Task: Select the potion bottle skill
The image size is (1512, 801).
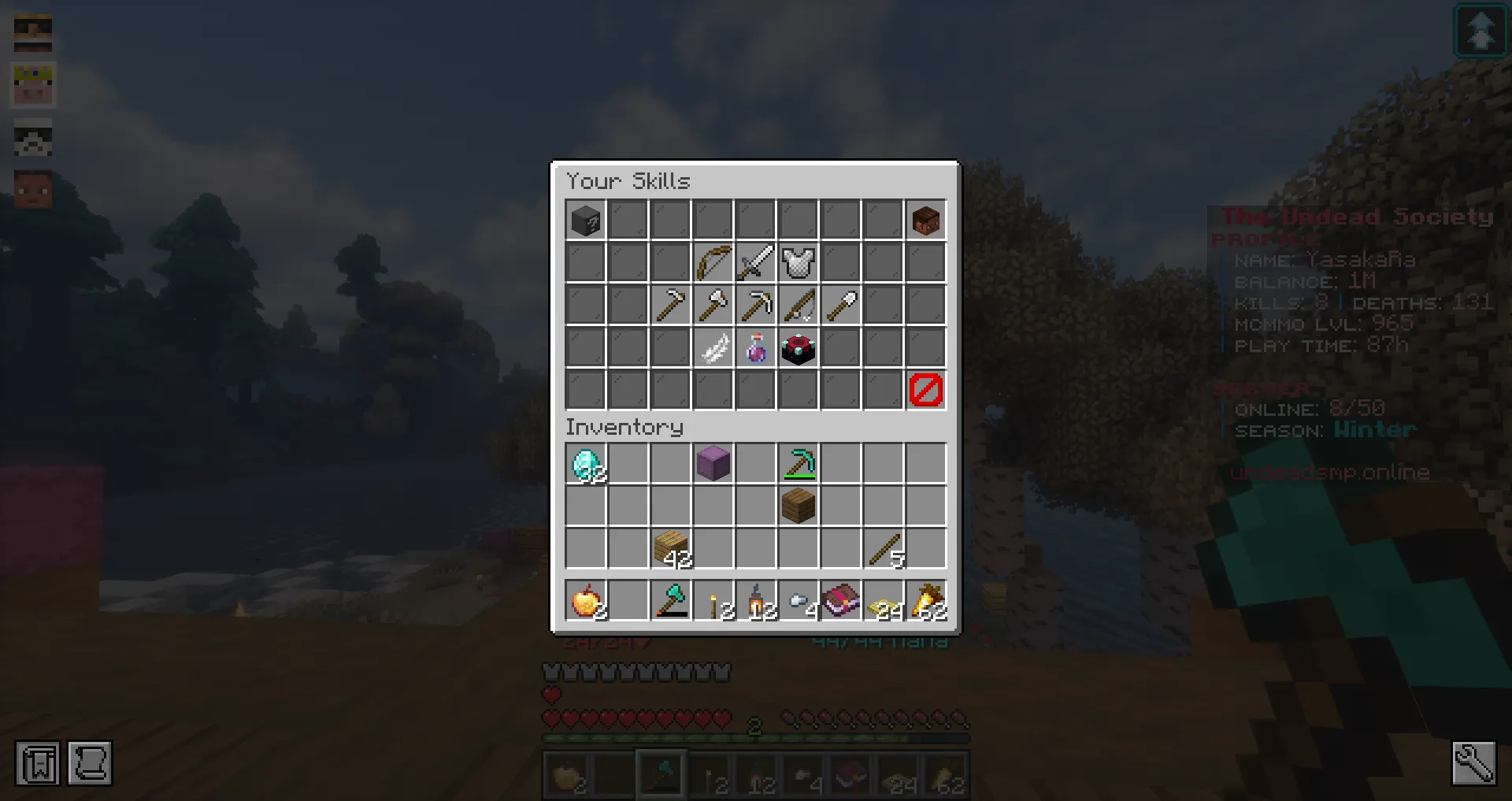Action: pyautogui.click(x=756, y=347)
